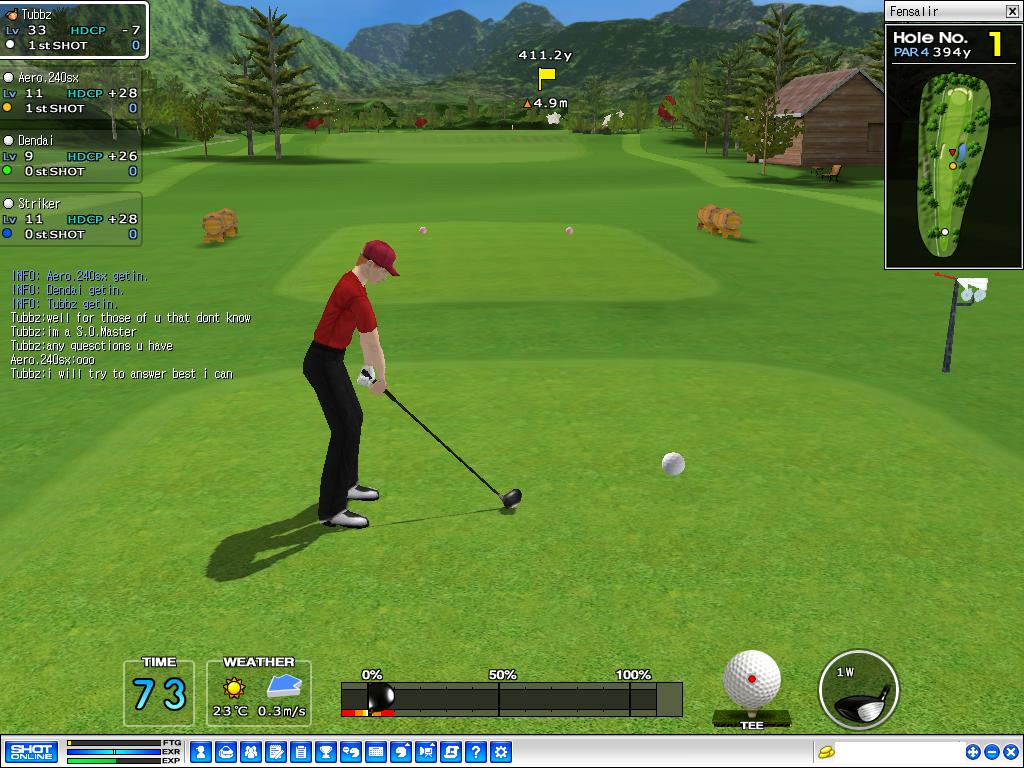
Task: Close the Fensalir course map window
Action: click(x=1011, y=11)
